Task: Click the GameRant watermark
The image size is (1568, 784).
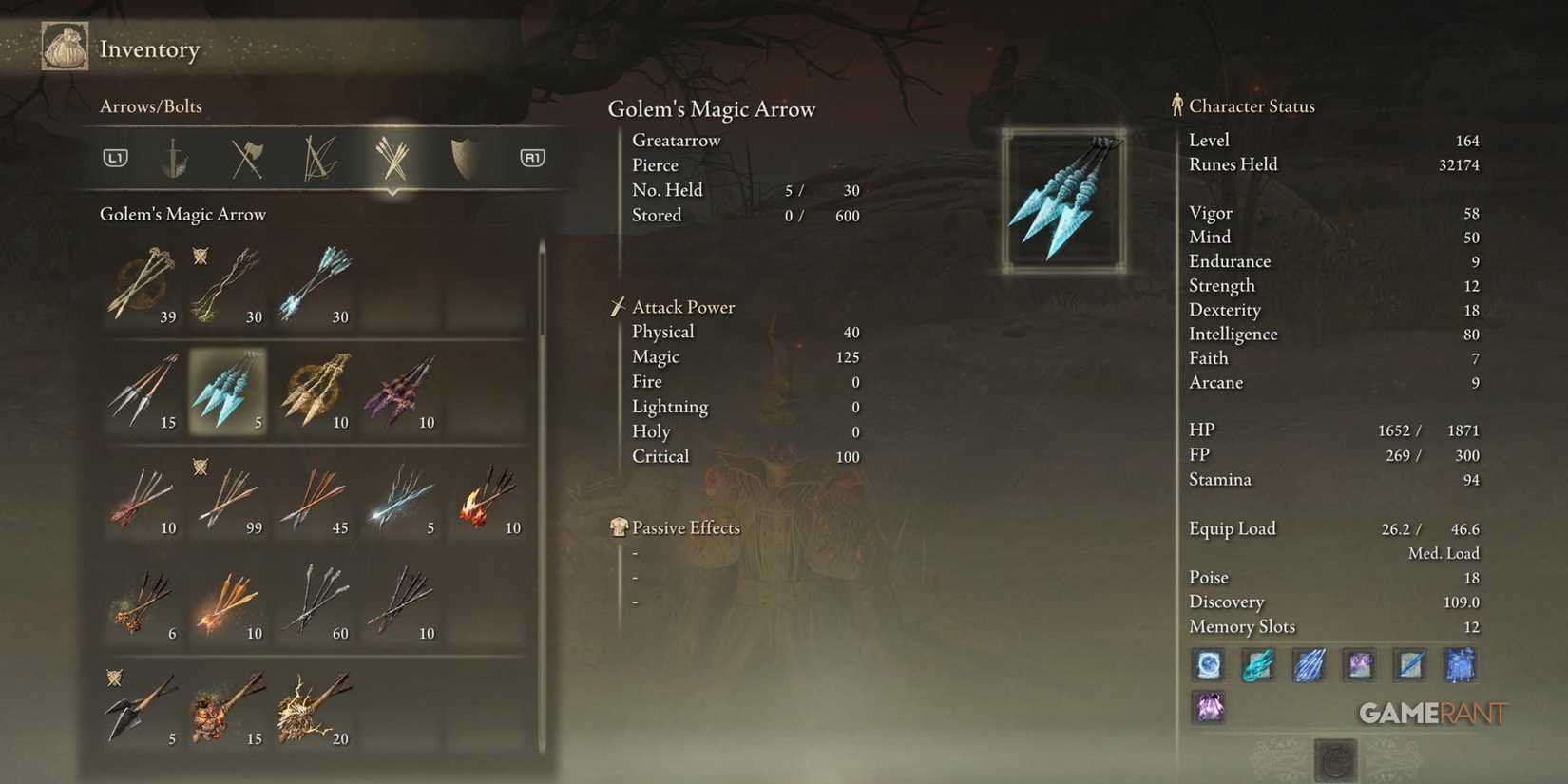Action: click(x=1433, y=713)
